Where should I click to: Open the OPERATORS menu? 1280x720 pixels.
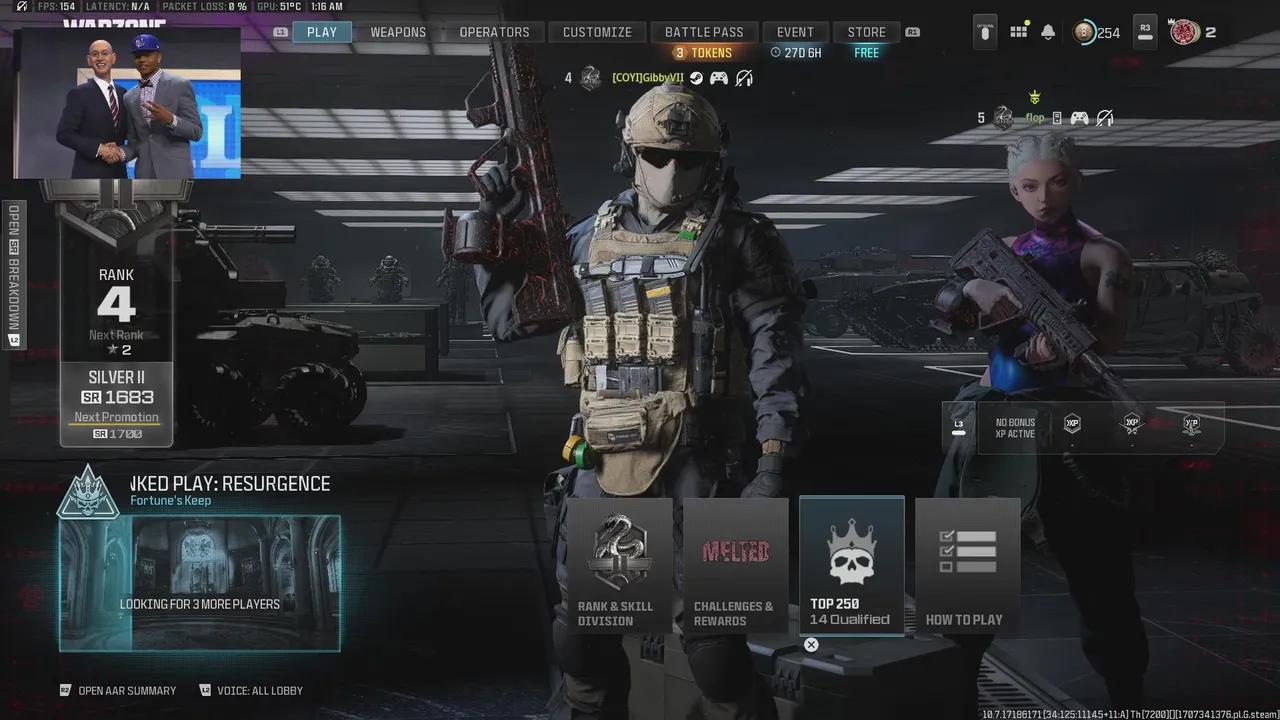pos(495,31)
